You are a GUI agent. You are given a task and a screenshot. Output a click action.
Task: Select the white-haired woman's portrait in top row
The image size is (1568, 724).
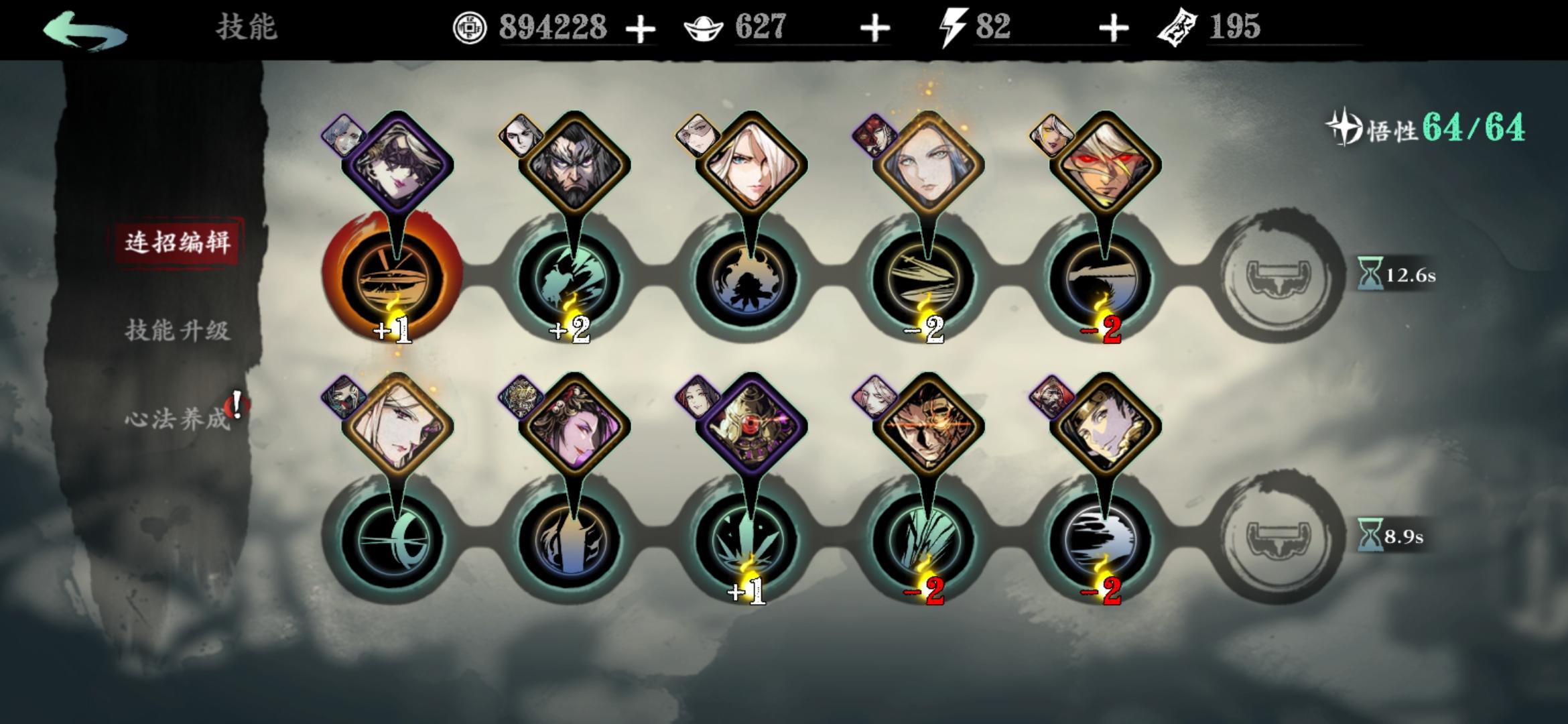click(x=754, y=161)
